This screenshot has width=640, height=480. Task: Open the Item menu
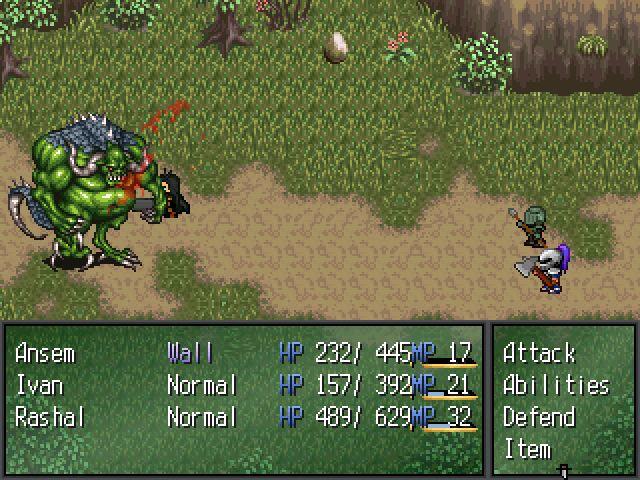(527, 449)
